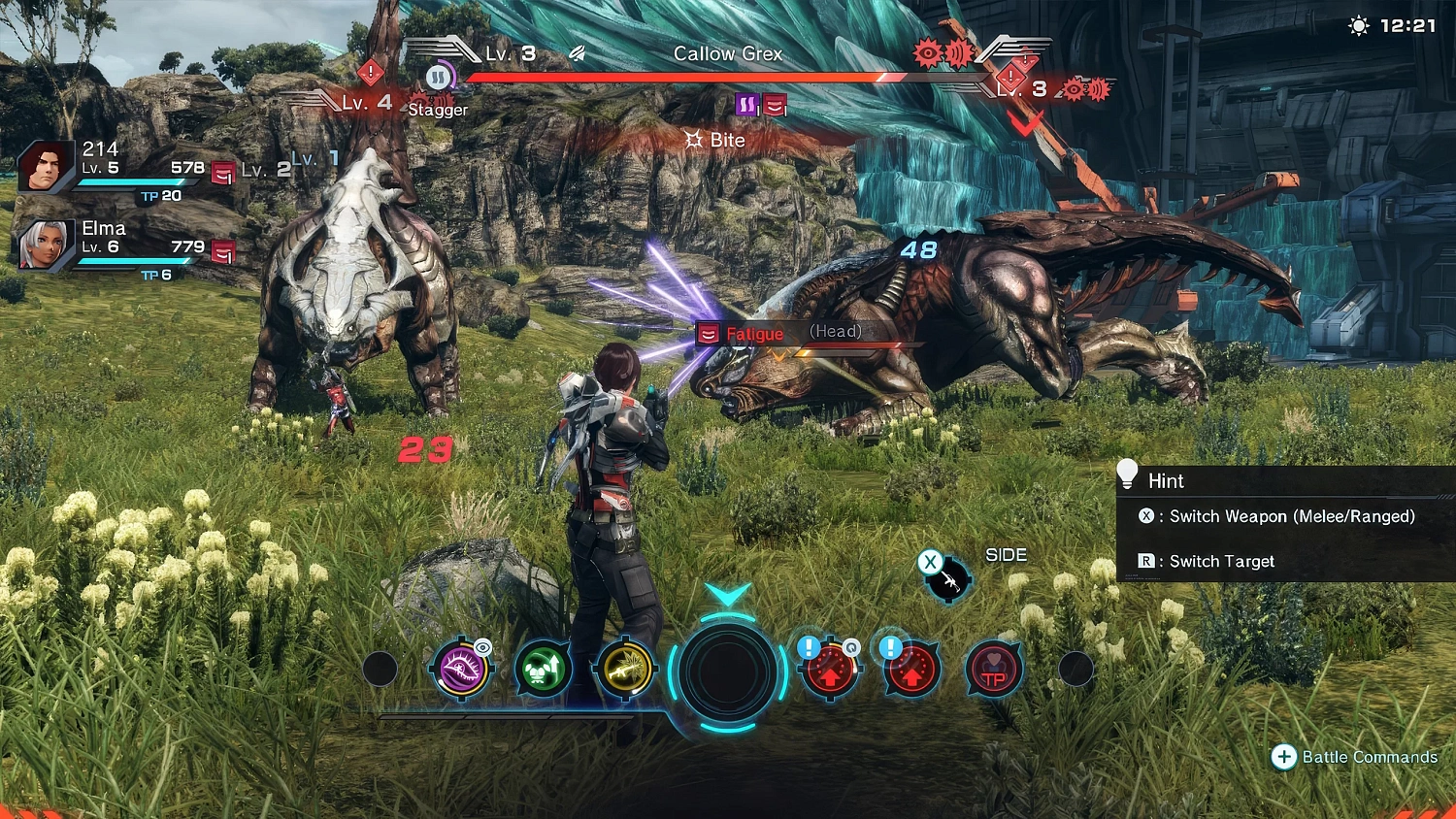Open the Hint panel lightbulb
1456x819 pixels.
[1127, 474]
